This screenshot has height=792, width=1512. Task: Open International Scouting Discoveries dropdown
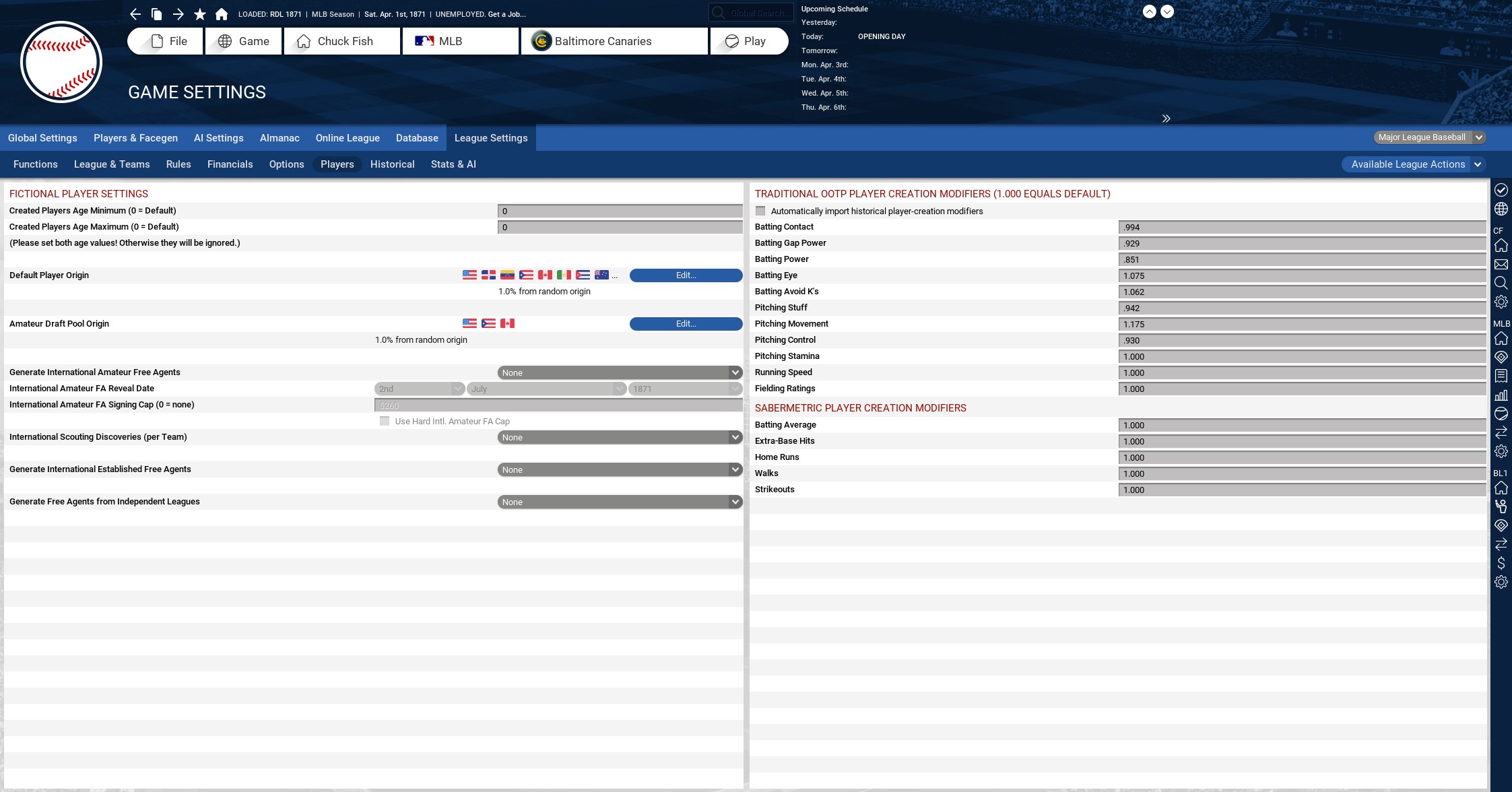tap(619, 437)
